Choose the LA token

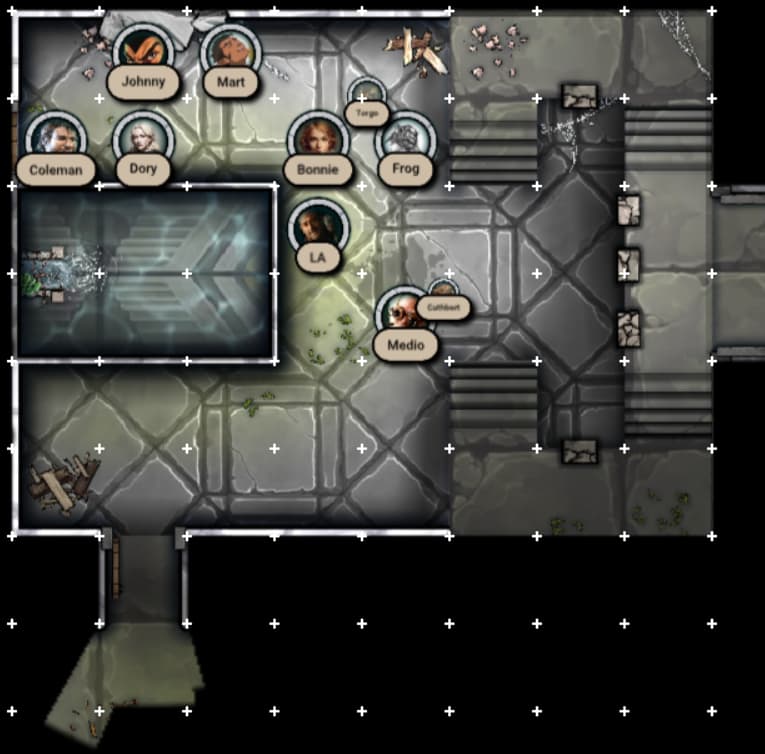tap(317, 226)
